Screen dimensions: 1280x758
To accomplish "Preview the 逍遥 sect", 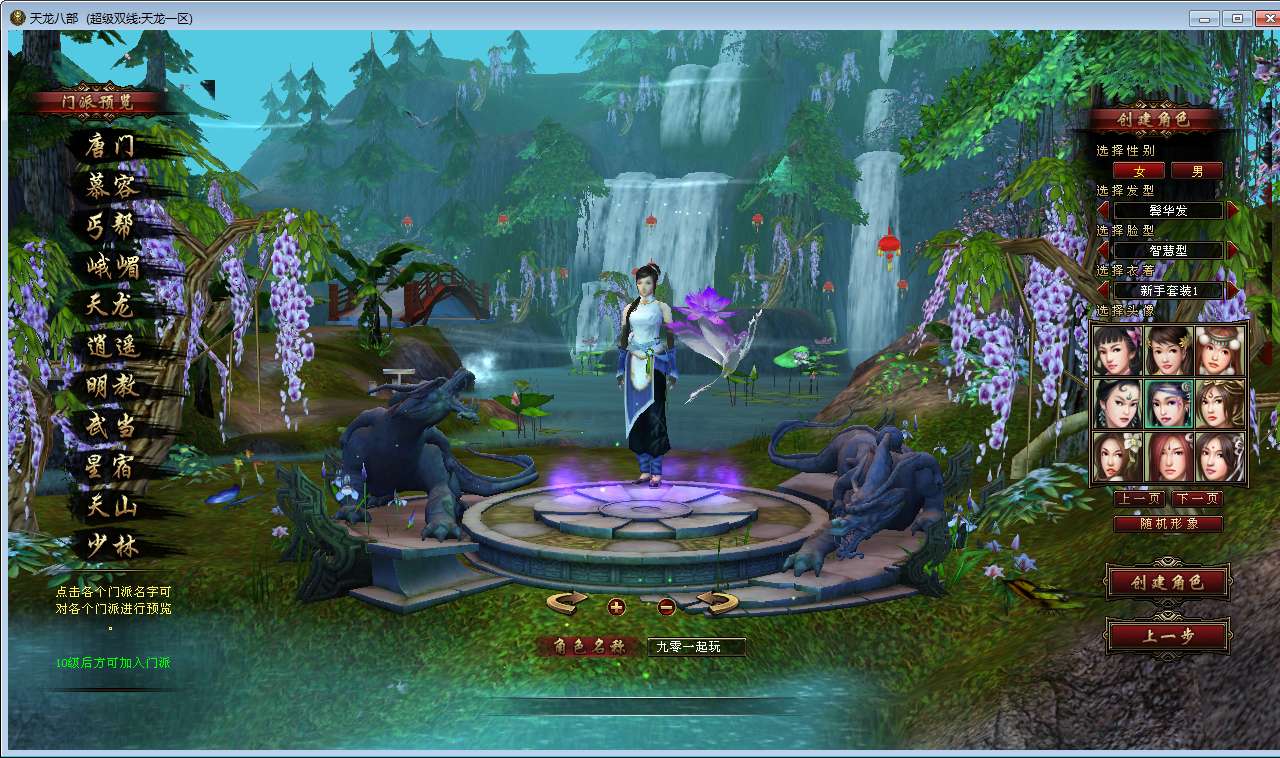I will coord(112,347).
